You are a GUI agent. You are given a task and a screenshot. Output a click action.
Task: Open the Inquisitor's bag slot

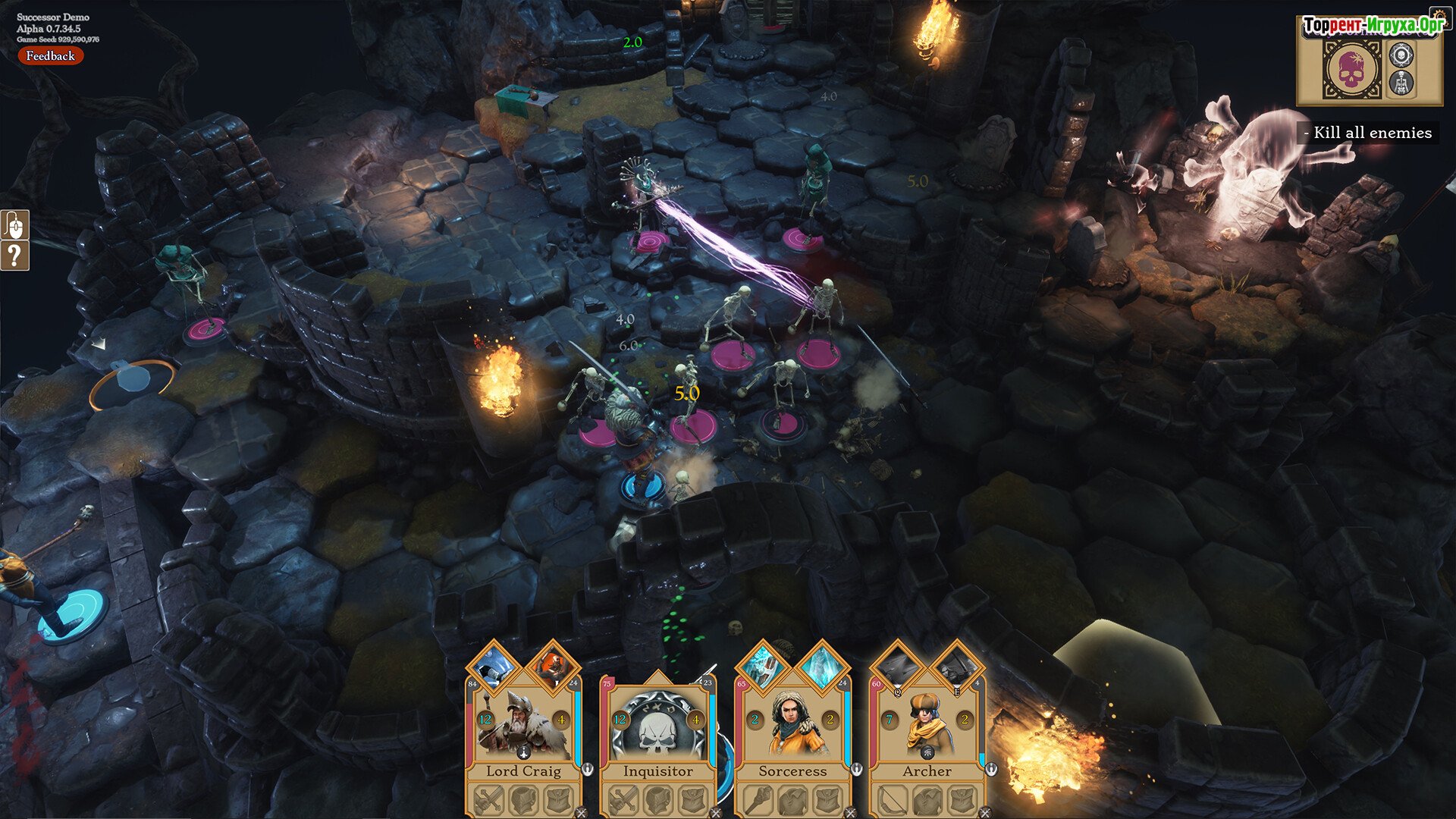click(x=692, y=800)
